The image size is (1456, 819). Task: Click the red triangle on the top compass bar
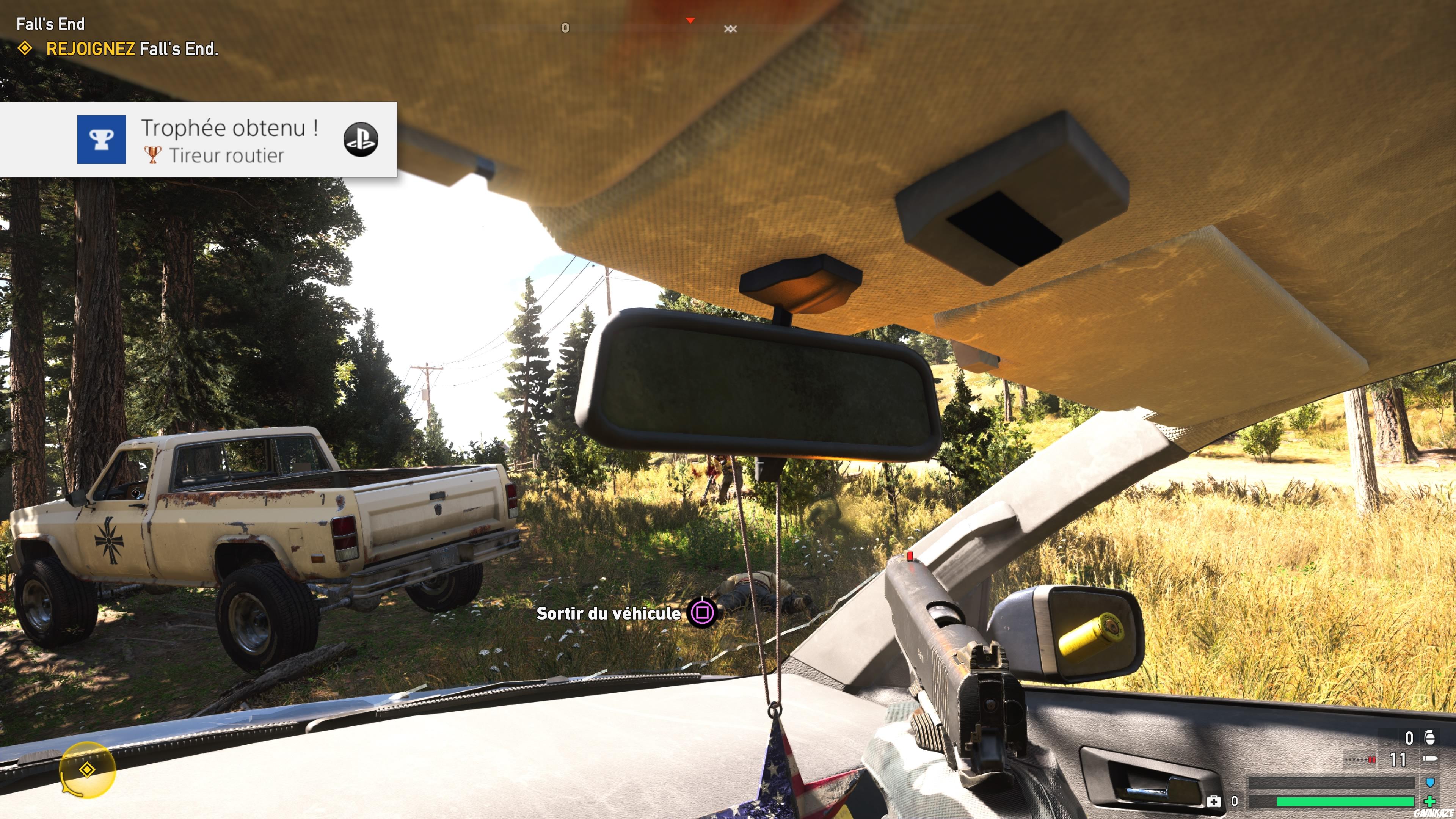click(x=690, y=20)
